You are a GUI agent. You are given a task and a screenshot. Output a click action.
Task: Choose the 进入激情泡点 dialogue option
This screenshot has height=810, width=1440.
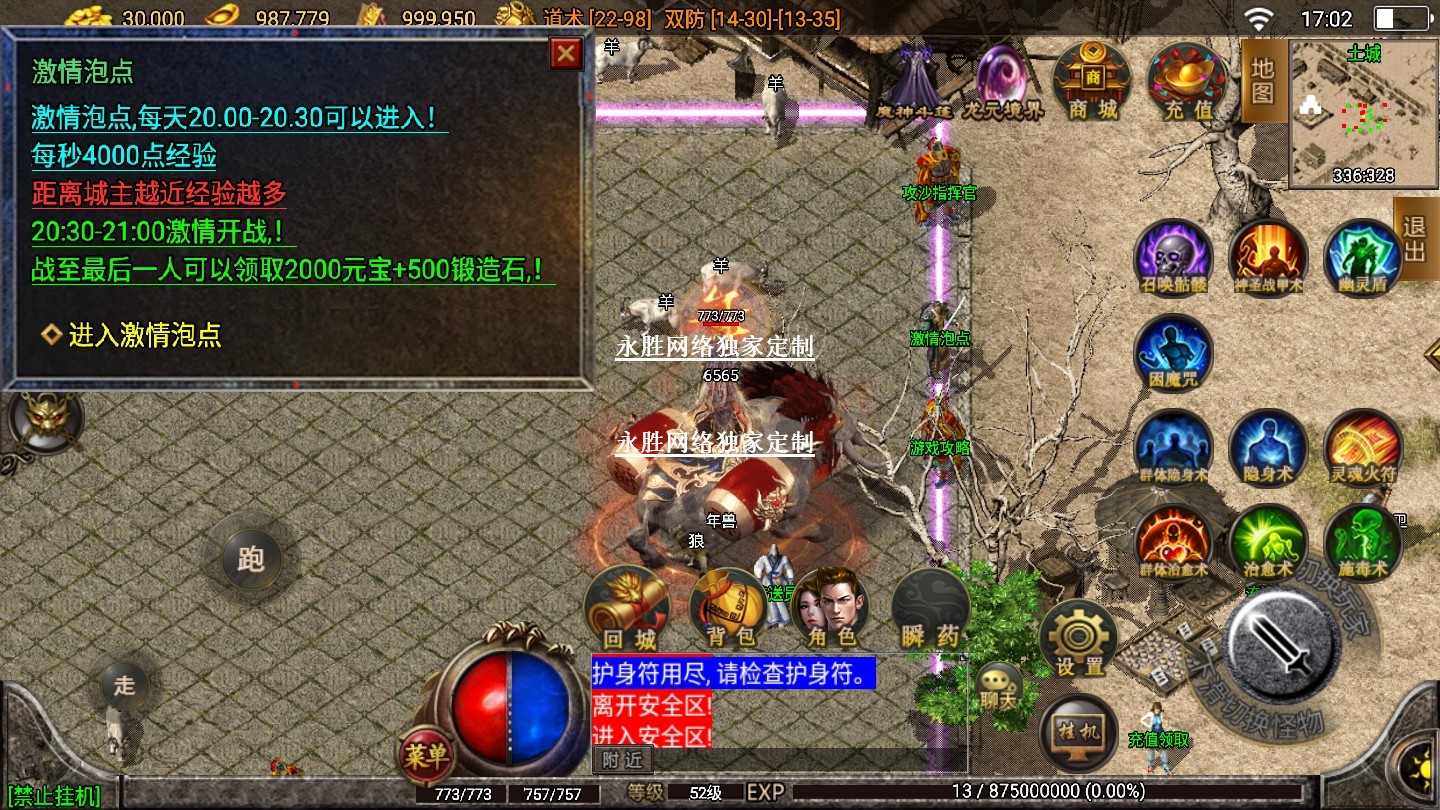[144, 336]
